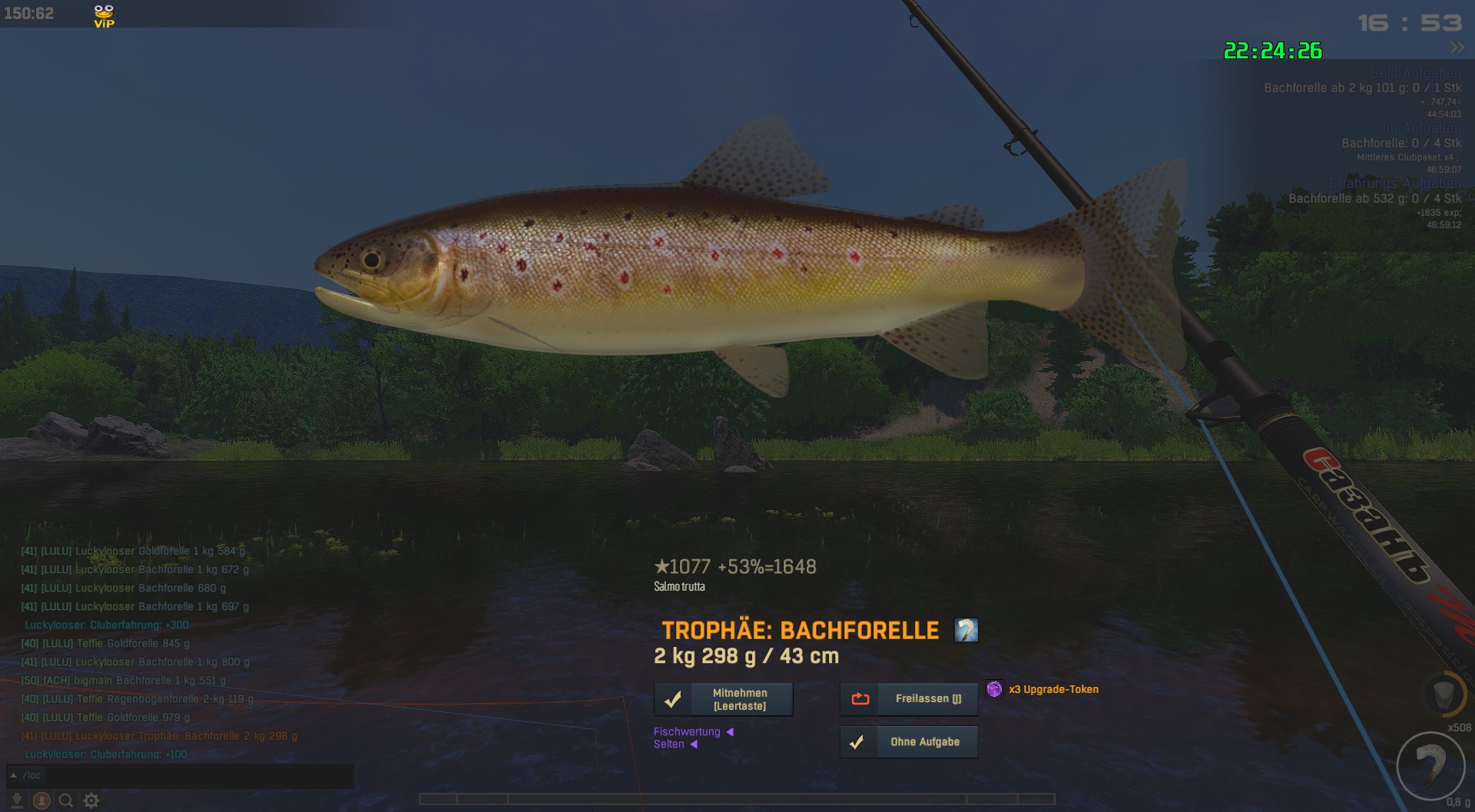
Task: Click the download arrow icon below chat
Action: (x=17, y=800)
